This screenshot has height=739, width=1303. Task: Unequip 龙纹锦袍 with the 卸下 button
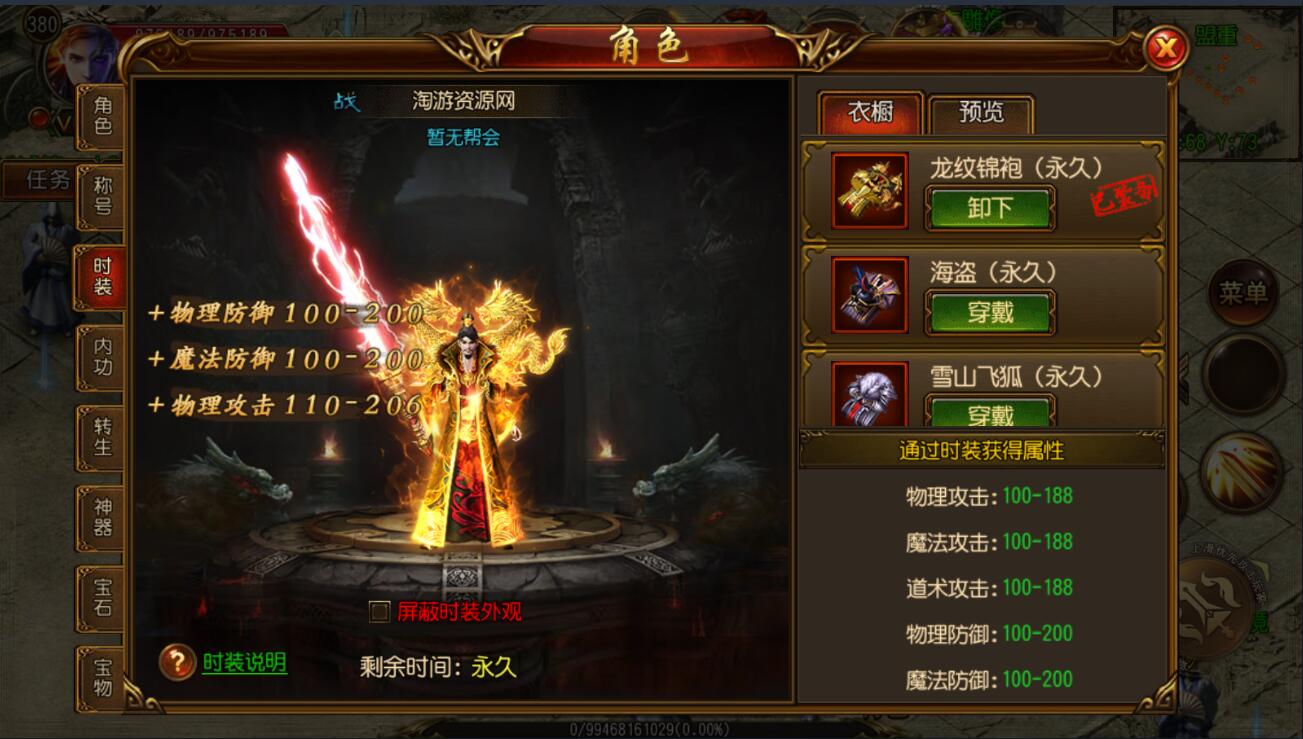click(990, 208)
